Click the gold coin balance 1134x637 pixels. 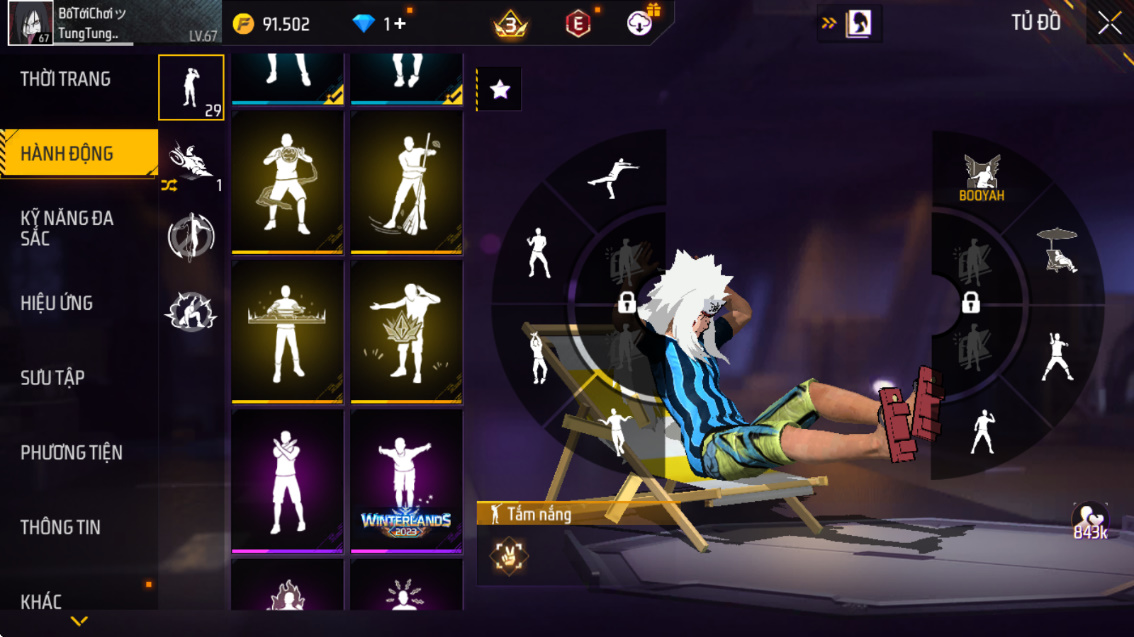point(272,24)
